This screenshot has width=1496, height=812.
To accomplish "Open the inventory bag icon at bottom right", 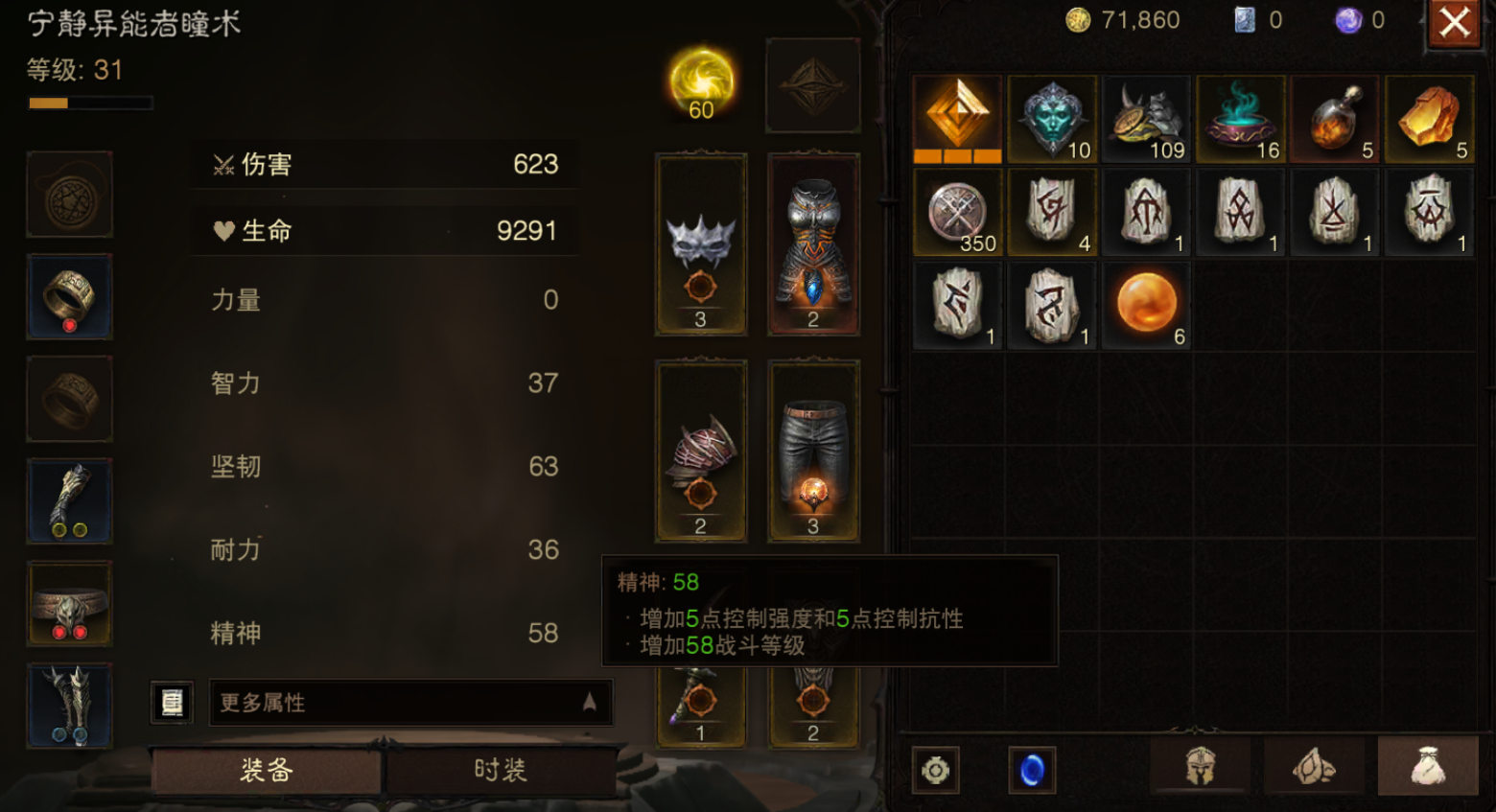I will [x=1428, y=767].
